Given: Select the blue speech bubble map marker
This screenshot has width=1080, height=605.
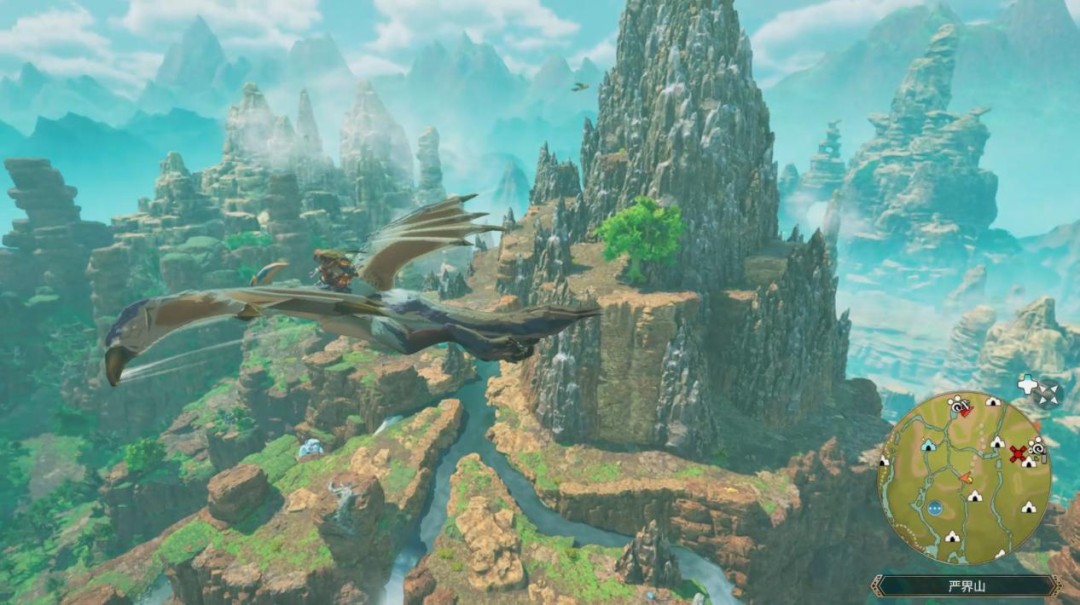Looking at the screenshot, I should [935, 507].
